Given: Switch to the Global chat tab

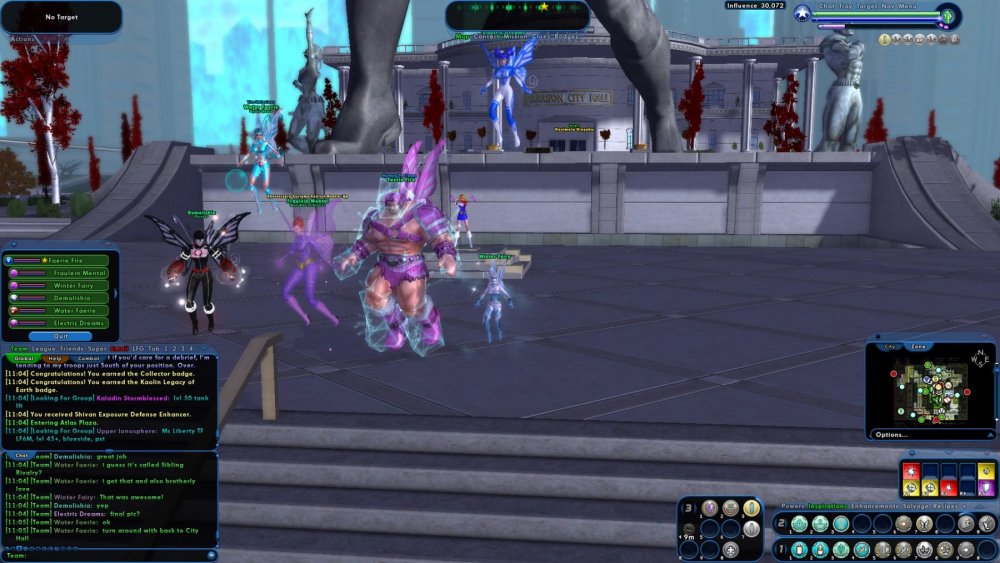Looking at the screenshot, I should point(24,358).
